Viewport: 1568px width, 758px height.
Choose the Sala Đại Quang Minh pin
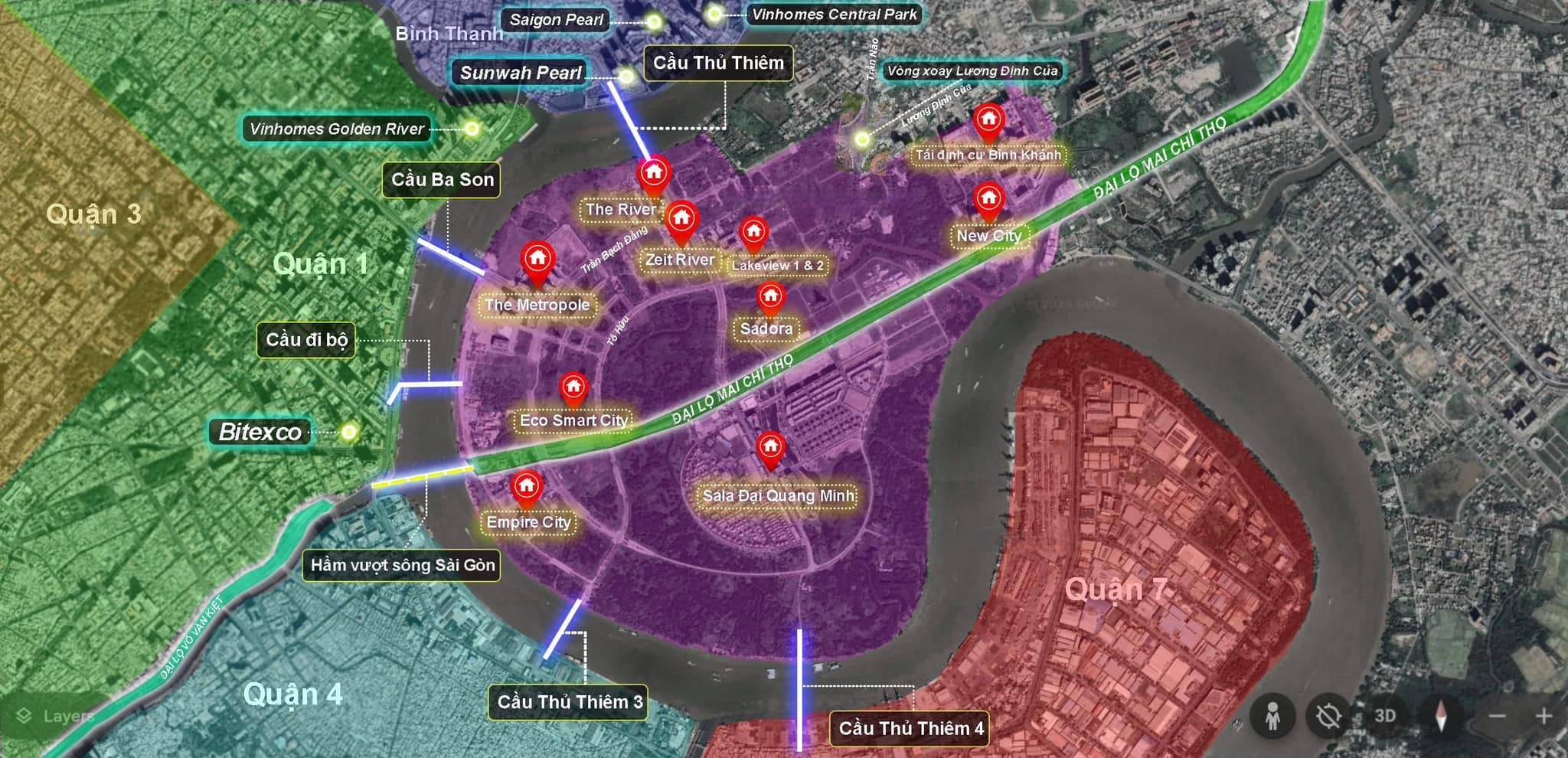[770, 447]
